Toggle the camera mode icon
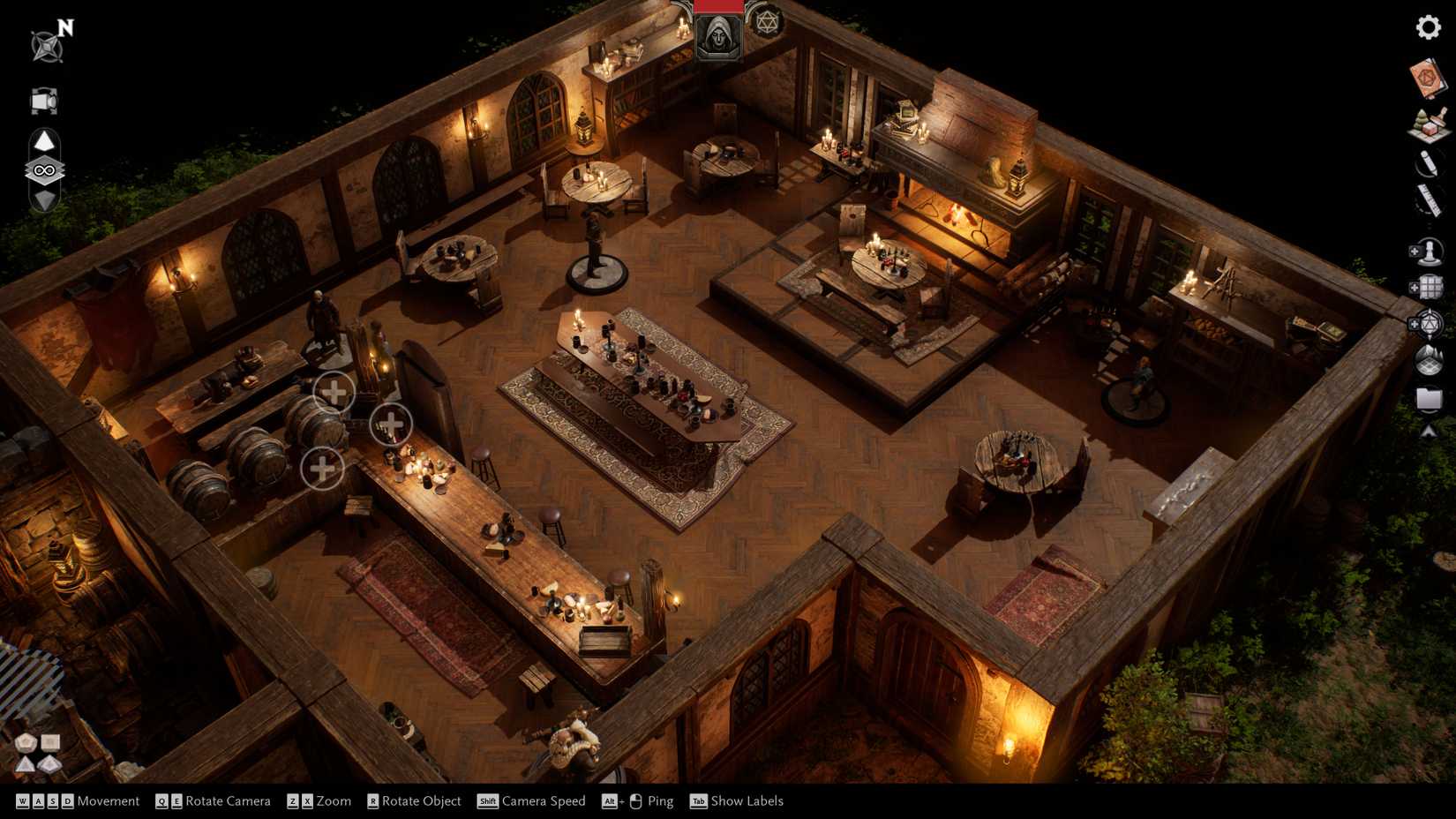The width and height of the screenshot is (1456, 819). (x=43, y=101)
